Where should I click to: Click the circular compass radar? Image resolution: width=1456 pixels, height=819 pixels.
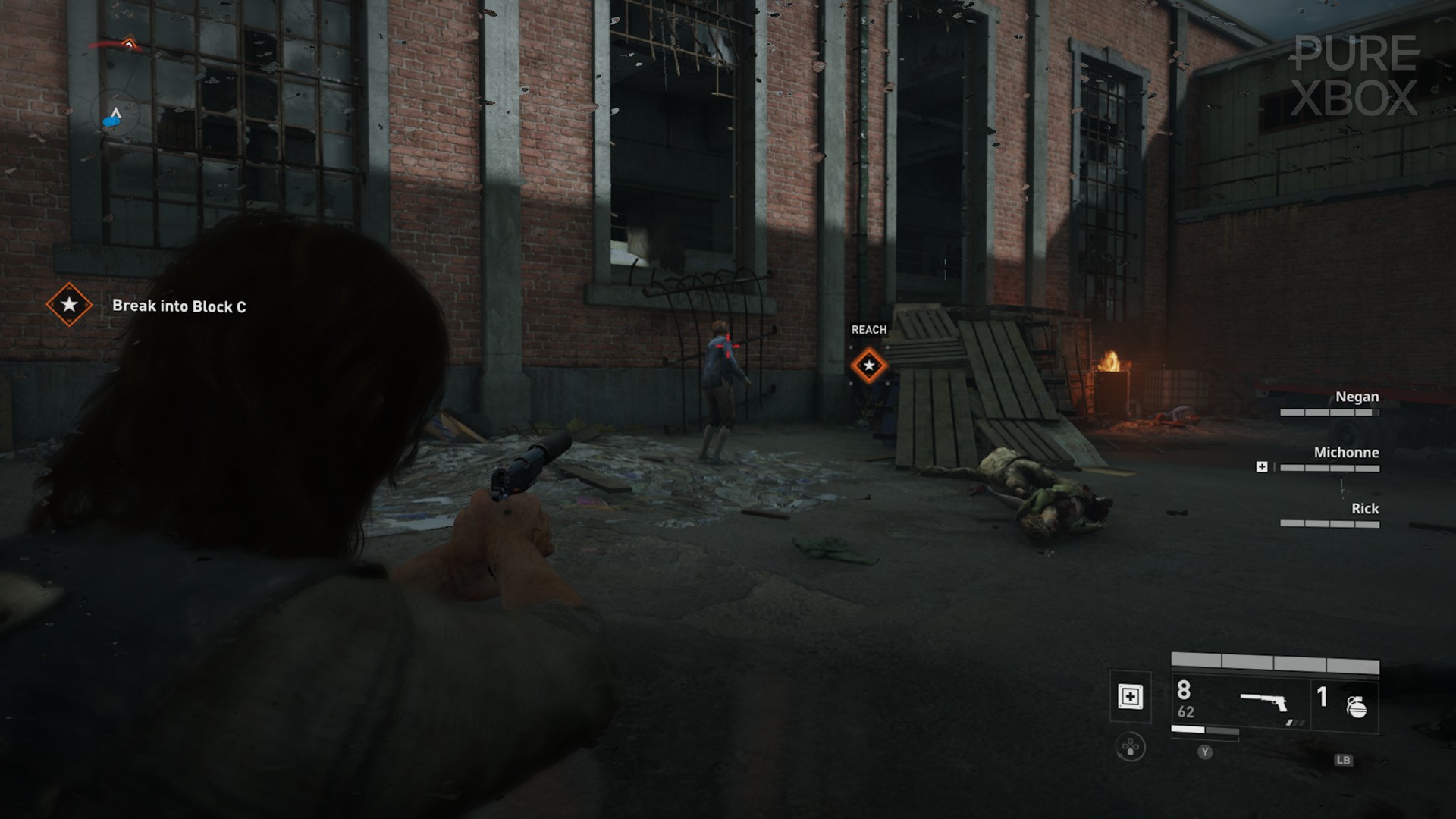click(x=115, y=116)
